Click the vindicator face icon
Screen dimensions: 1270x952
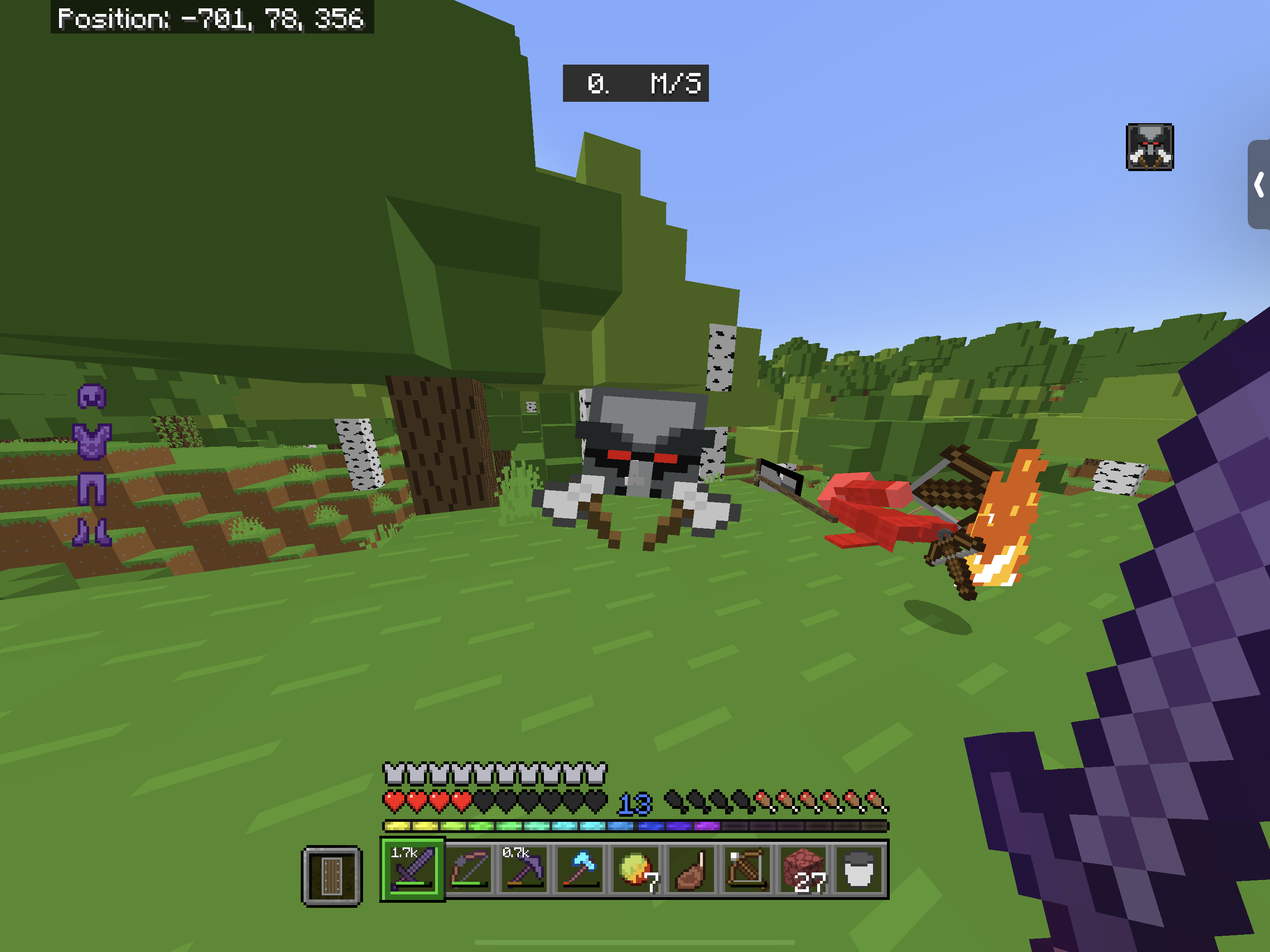point(1150,147)
